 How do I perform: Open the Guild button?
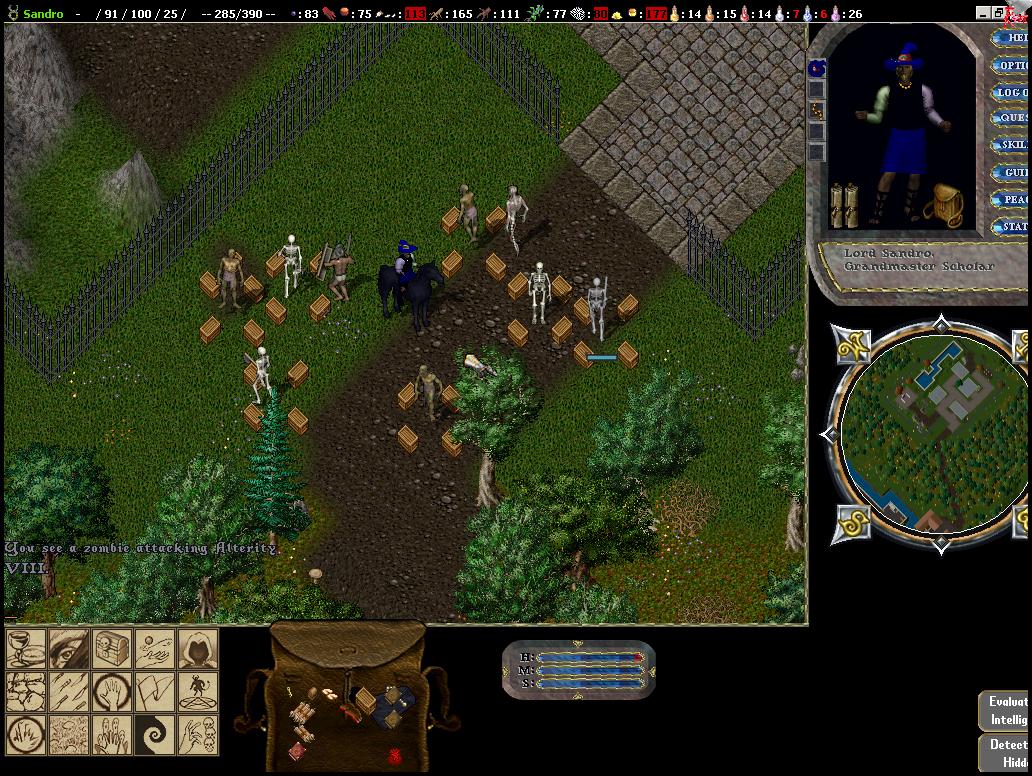tap(1012, 173)
